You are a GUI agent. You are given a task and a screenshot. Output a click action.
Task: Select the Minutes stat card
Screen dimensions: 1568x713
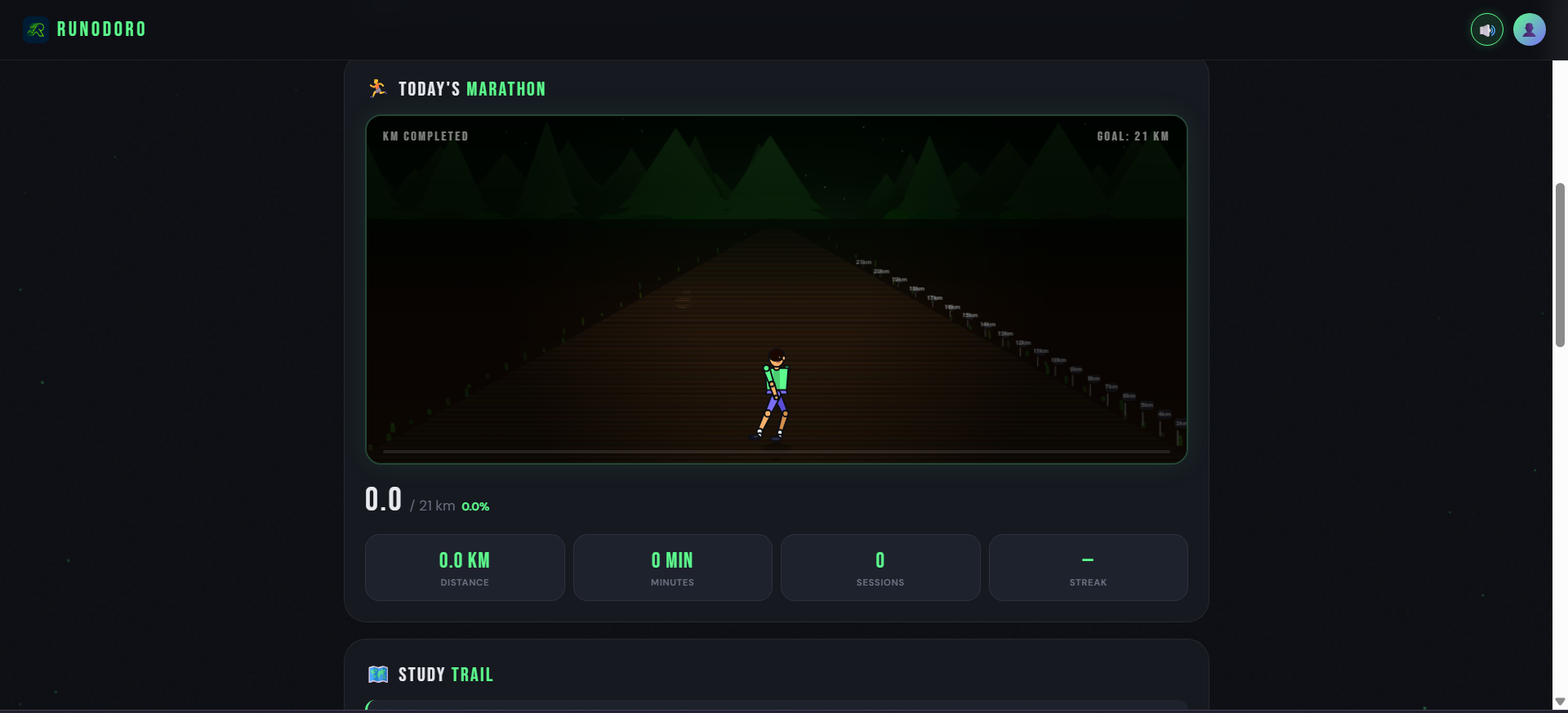click(x=672, y=568)
